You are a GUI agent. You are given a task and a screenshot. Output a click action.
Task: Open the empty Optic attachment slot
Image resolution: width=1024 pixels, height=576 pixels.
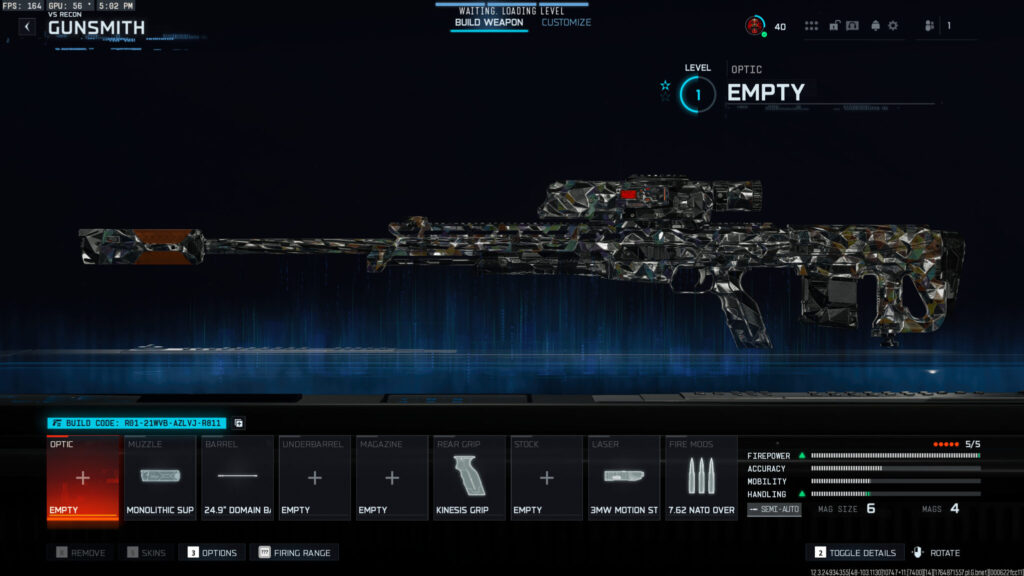(83, 478)
